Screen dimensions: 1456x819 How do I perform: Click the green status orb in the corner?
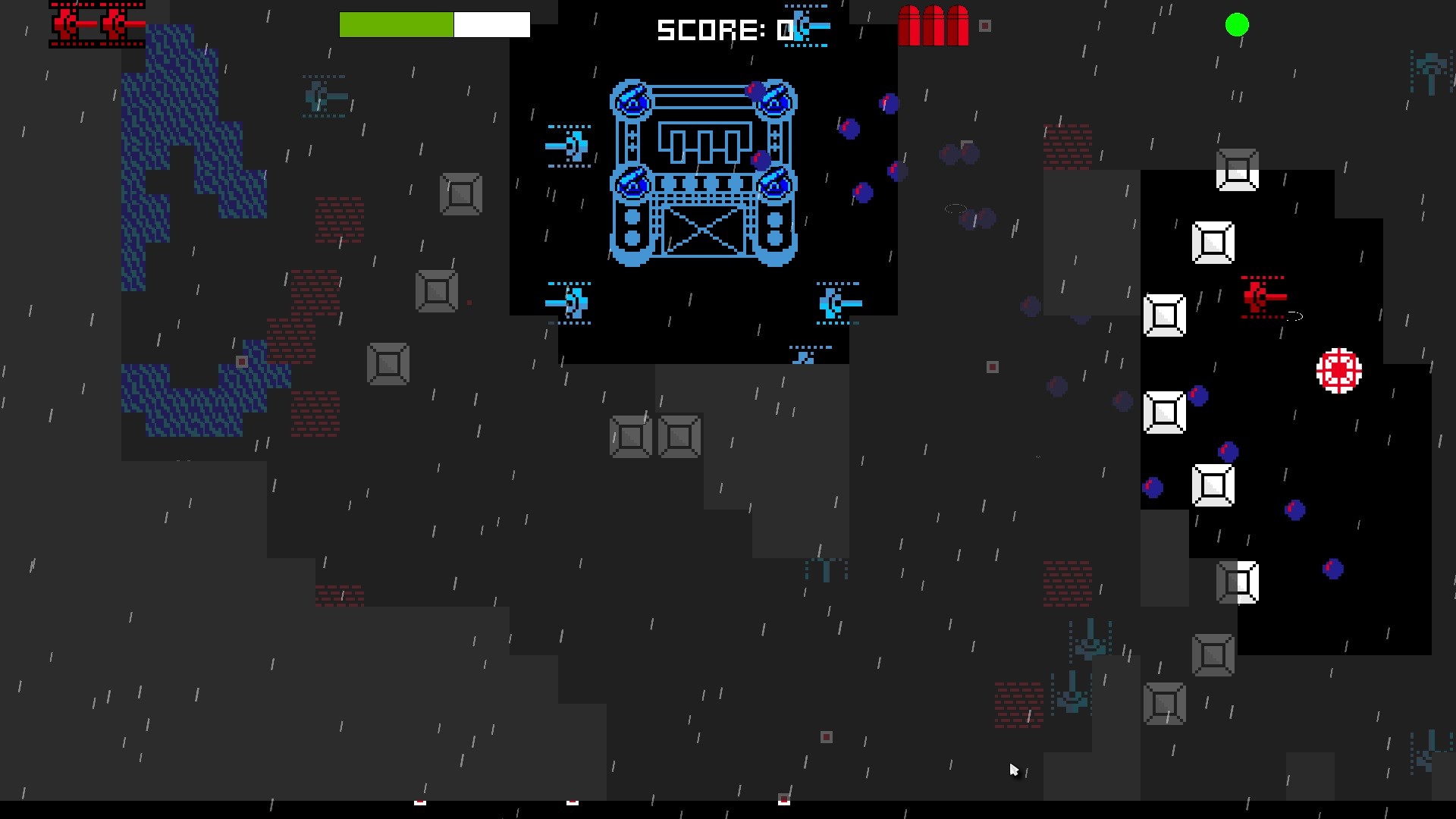coord(1235,25)
